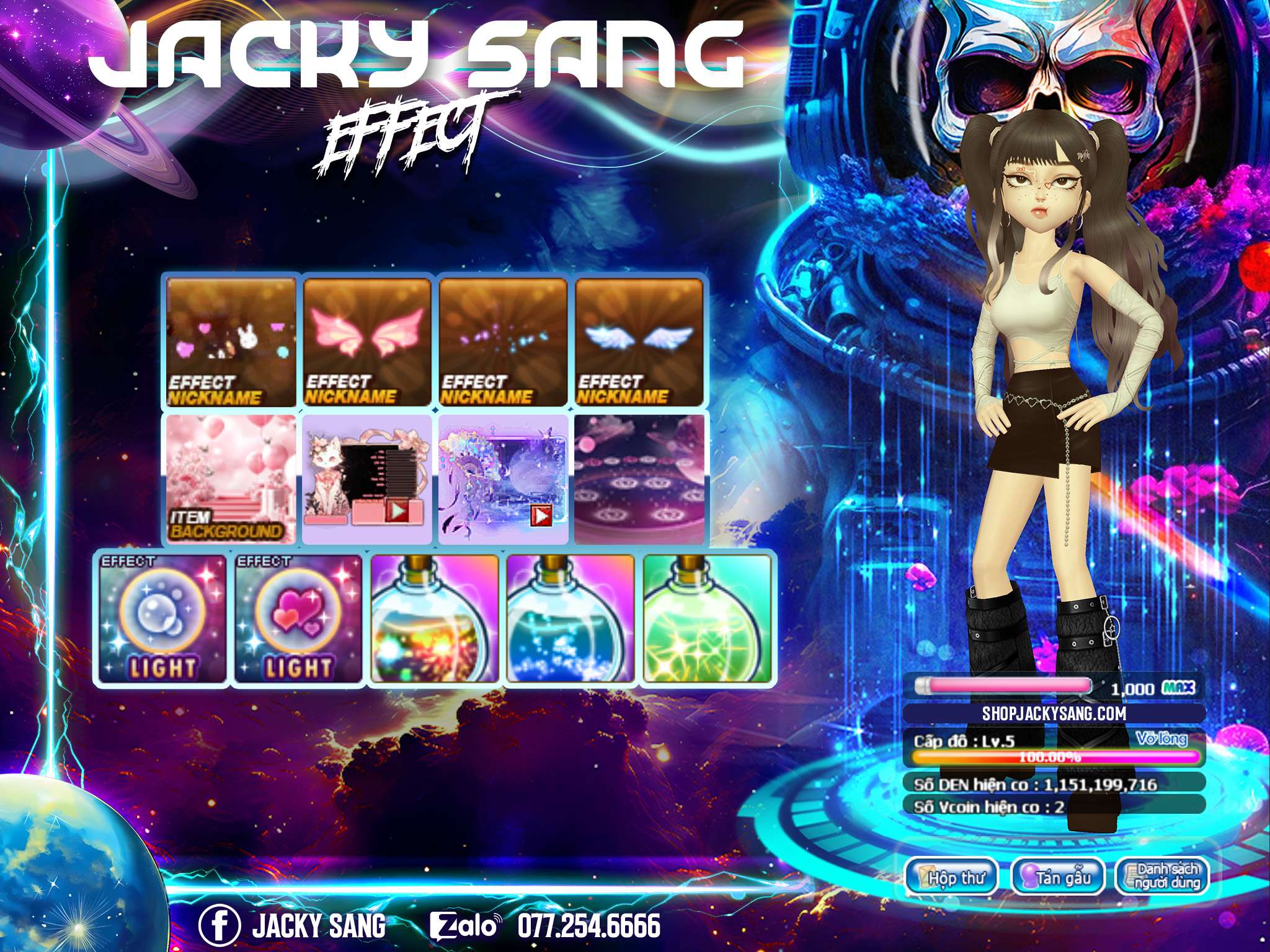Select the rainbow fireworks potion bottle
Viewport: 1270px width, 952px height.
tap(435, 618)
